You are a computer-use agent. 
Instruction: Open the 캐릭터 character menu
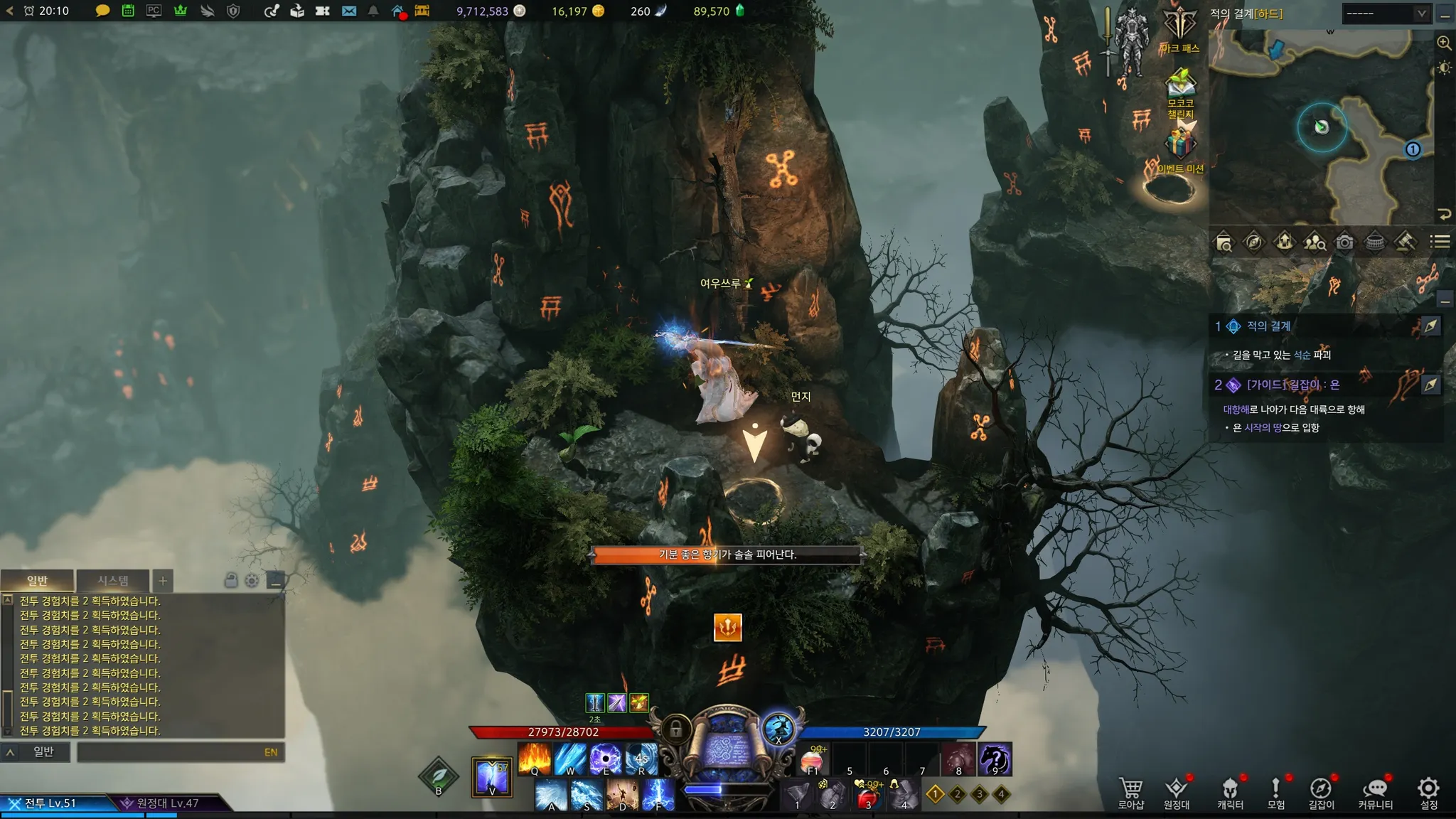(x=1230, y=792)
